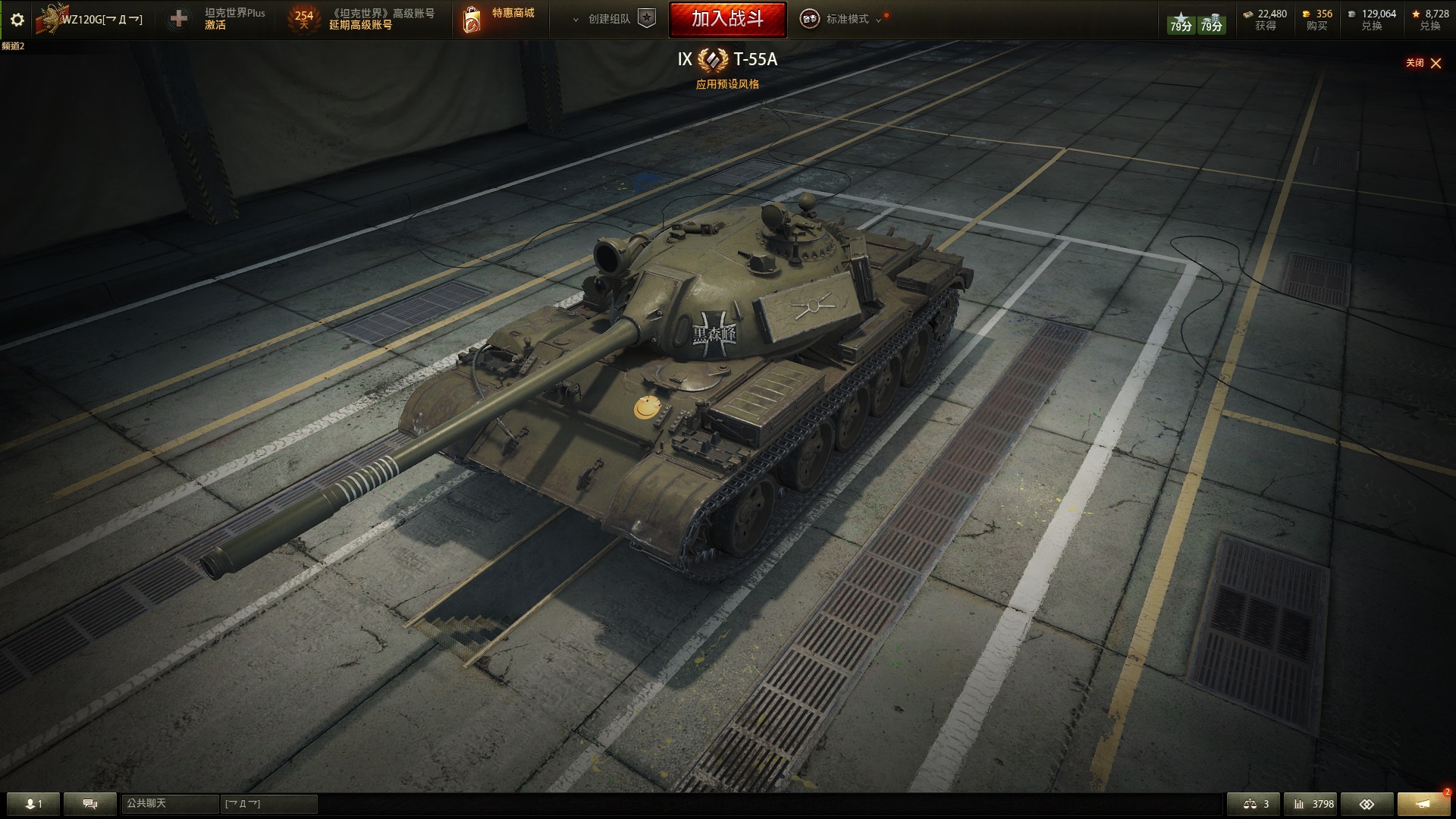Click 应用预设风格 to apply a preset style
The width and height of the screenshot is (1456, 819).
coord(727,84)
